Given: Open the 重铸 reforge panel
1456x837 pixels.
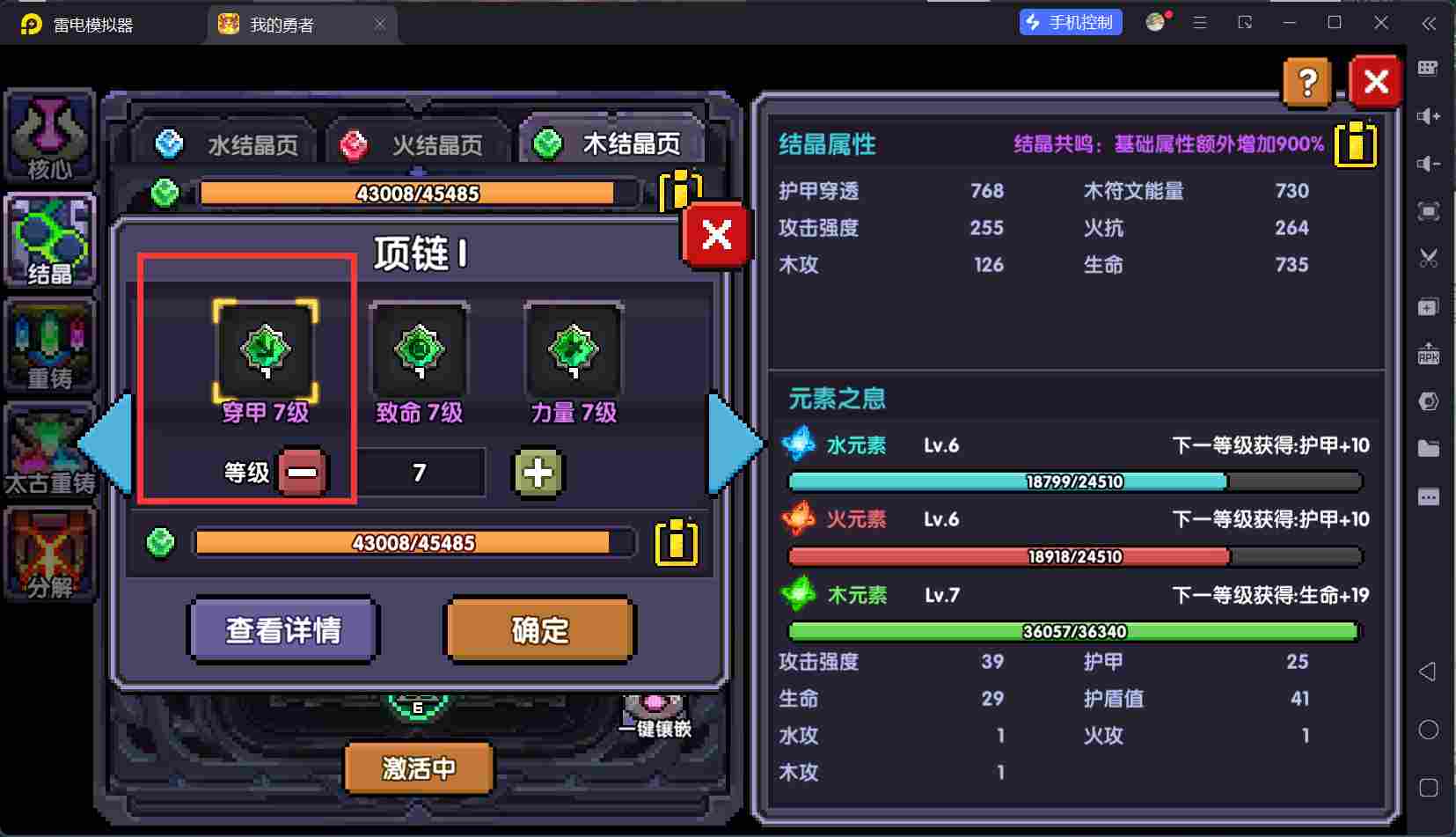Looking at the screenshot, I should tap(49, 345).
